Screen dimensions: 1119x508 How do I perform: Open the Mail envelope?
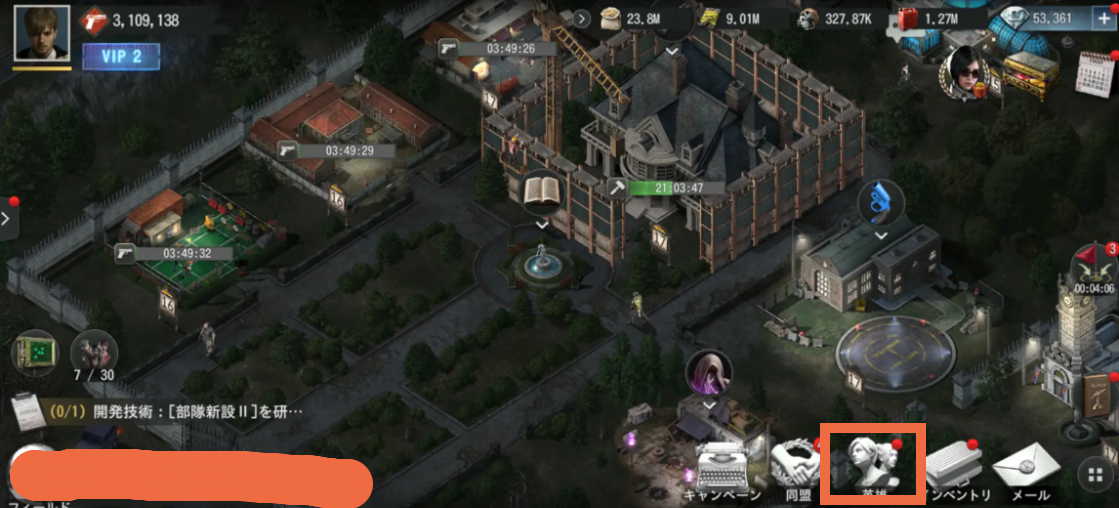pos(1027,470)
